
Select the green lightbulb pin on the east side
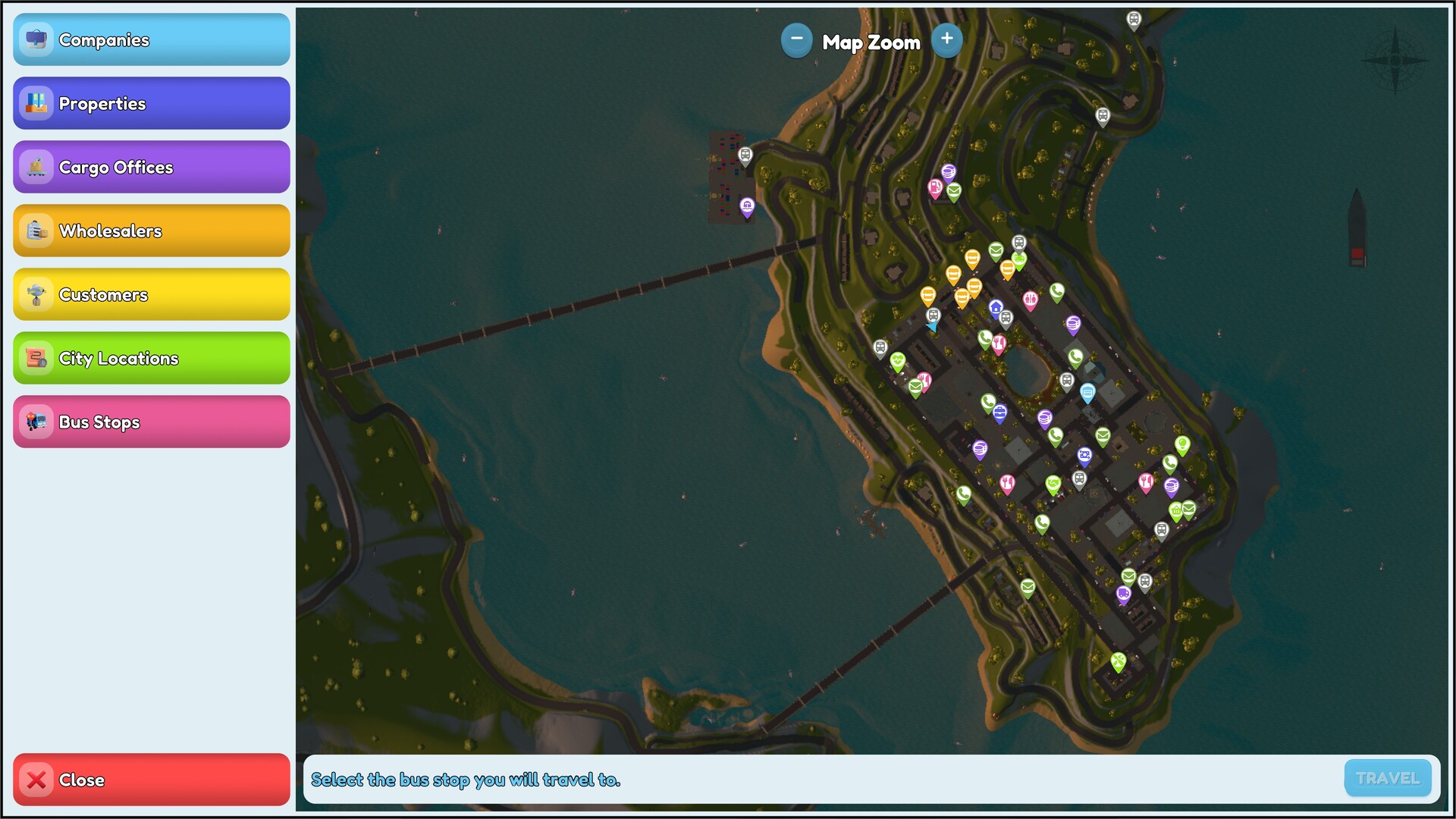click(x=1183, y=444)
